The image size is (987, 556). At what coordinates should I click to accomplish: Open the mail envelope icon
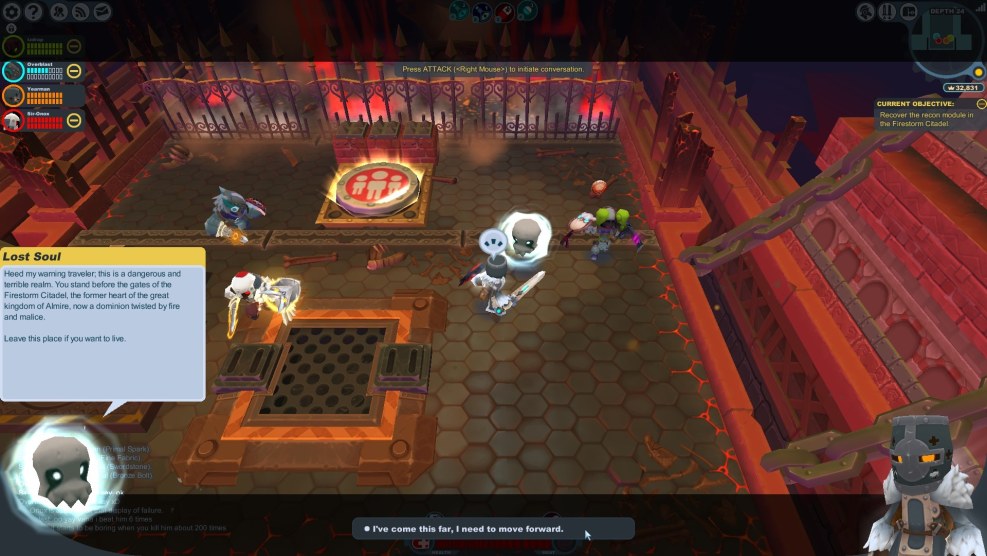pos(103,12)
